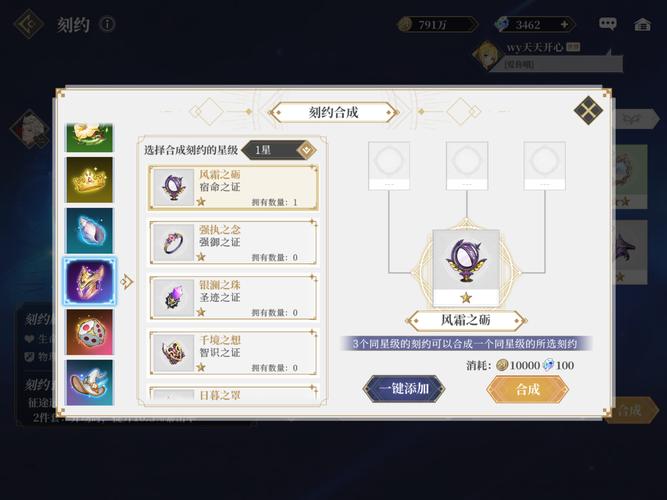The image size is (667, 500).
Task: Select the 银澜之珠 engraving row
Action: click(x=233, y=297)
